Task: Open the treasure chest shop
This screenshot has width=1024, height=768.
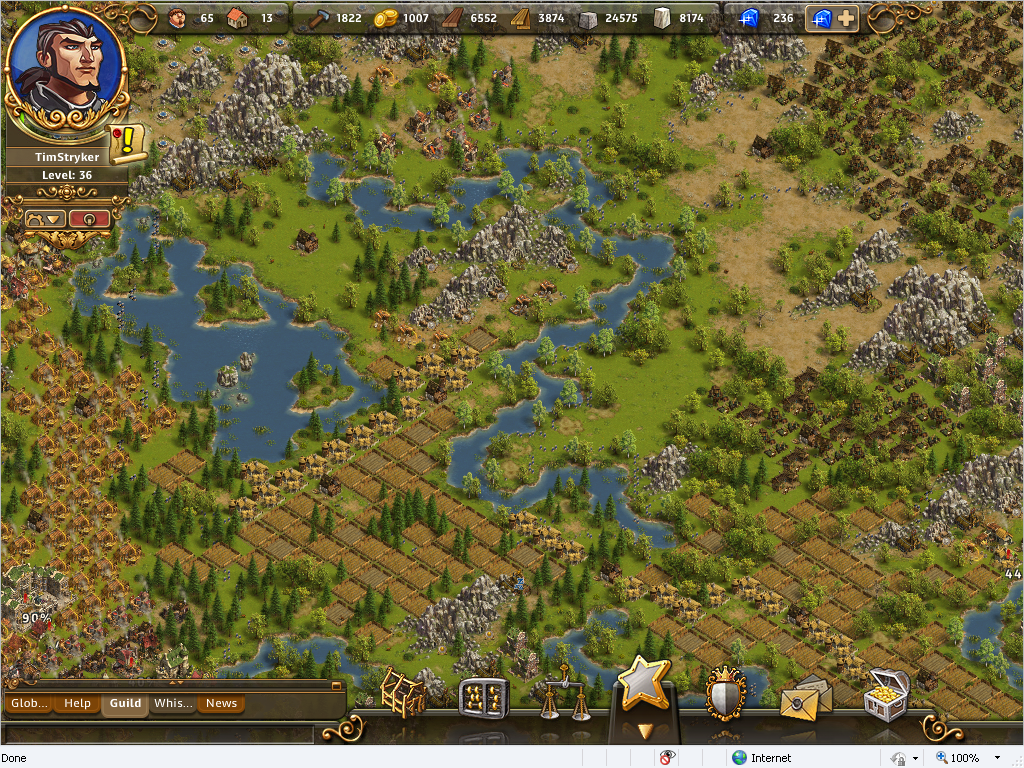Action: coord(886,694)
